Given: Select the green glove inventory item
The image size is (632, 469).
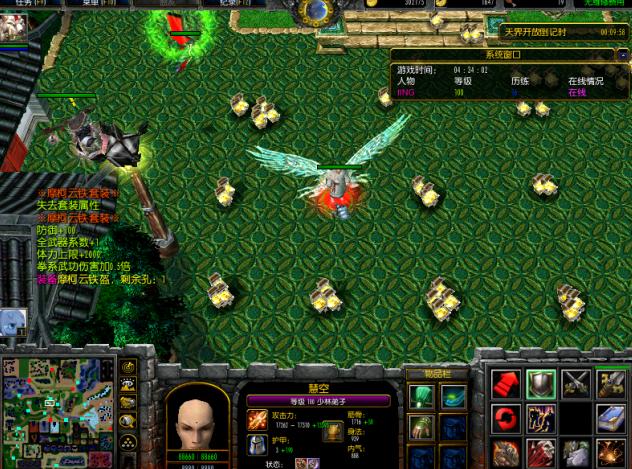Looking at the screenshot, I should pos(422,427).
